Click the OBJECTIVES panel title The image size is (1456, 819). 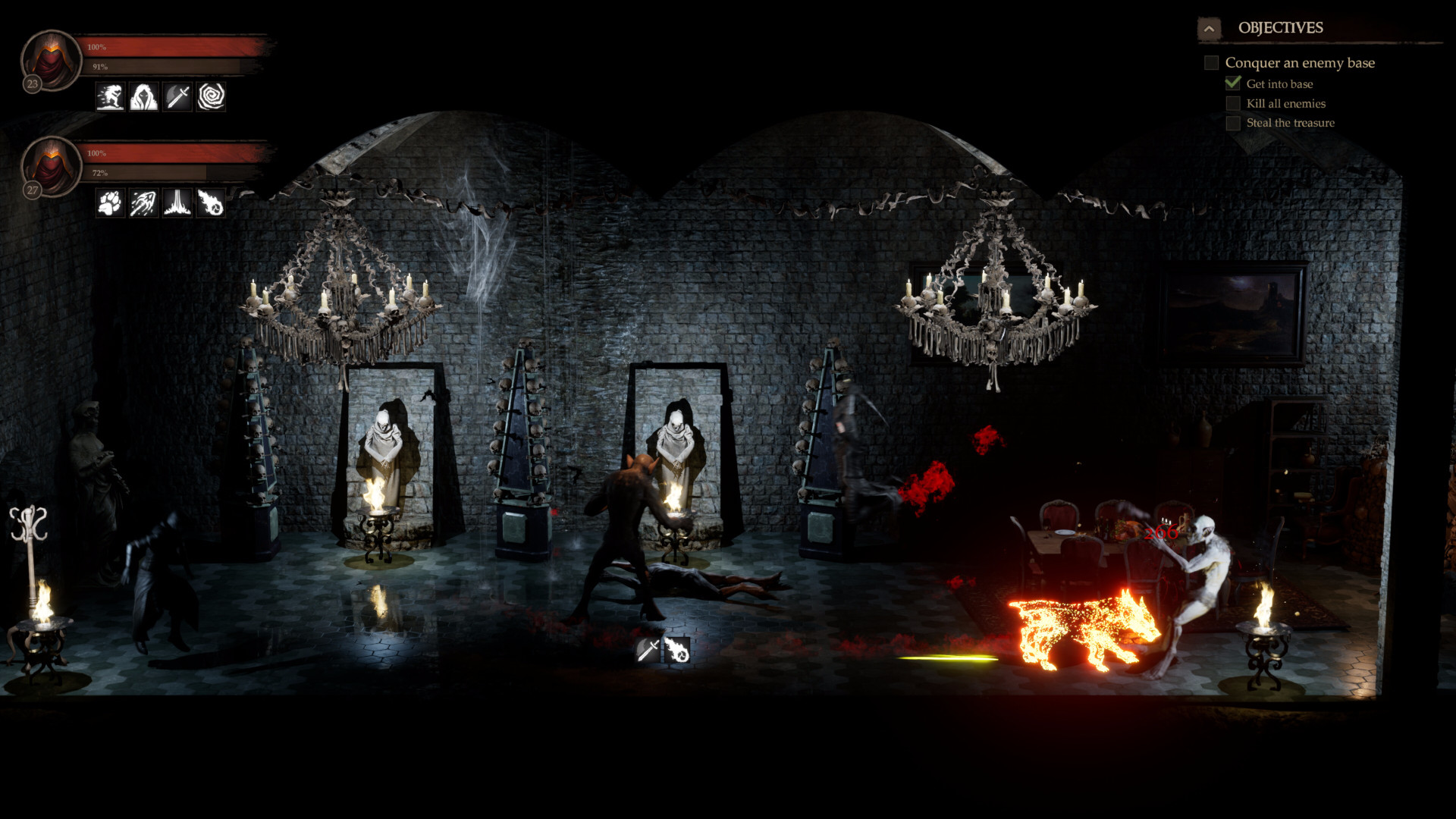click(1281, 28)
